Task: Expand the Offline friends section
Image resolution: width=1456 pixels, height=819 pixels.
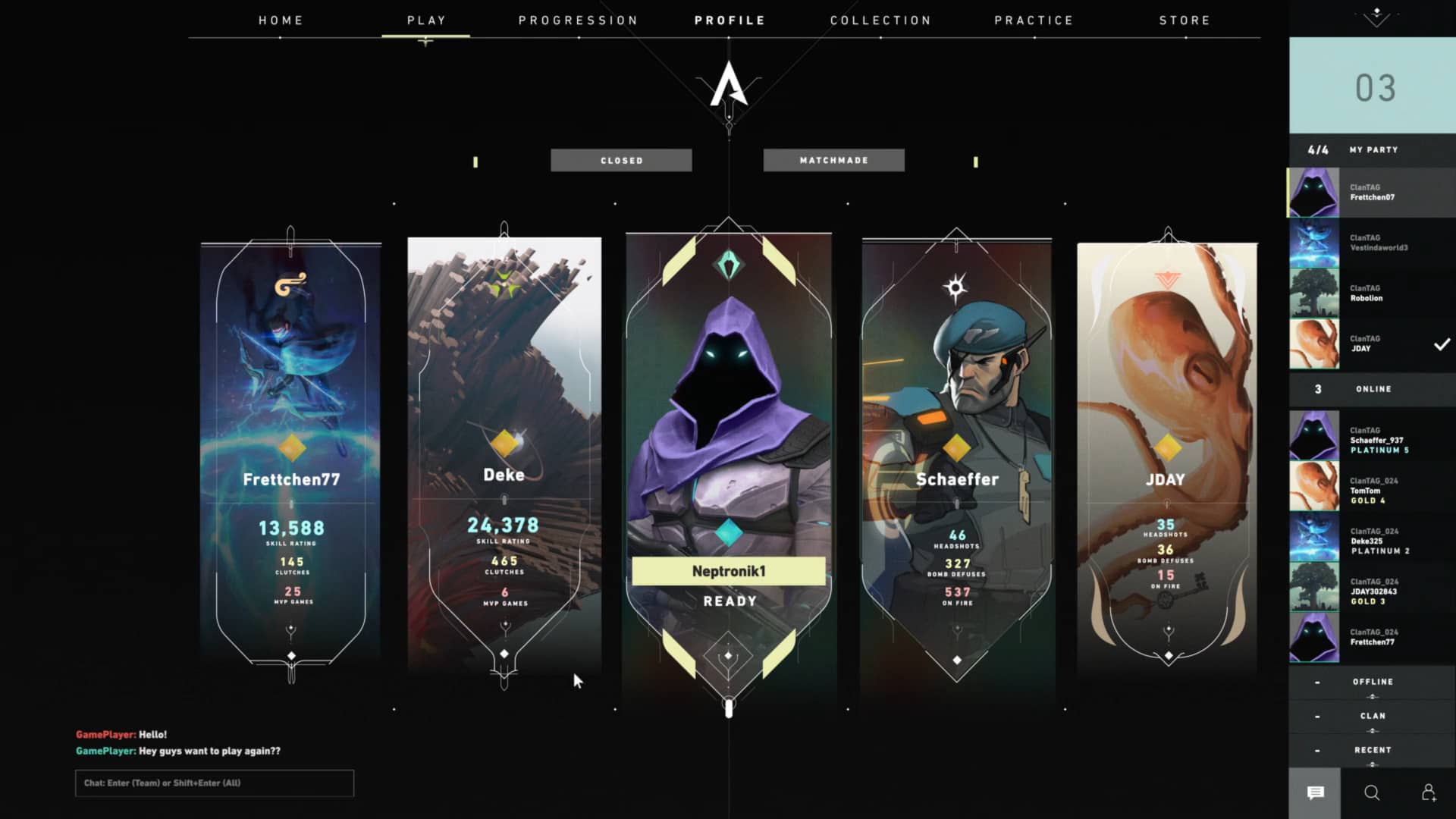Action: tap(1372, 682)
